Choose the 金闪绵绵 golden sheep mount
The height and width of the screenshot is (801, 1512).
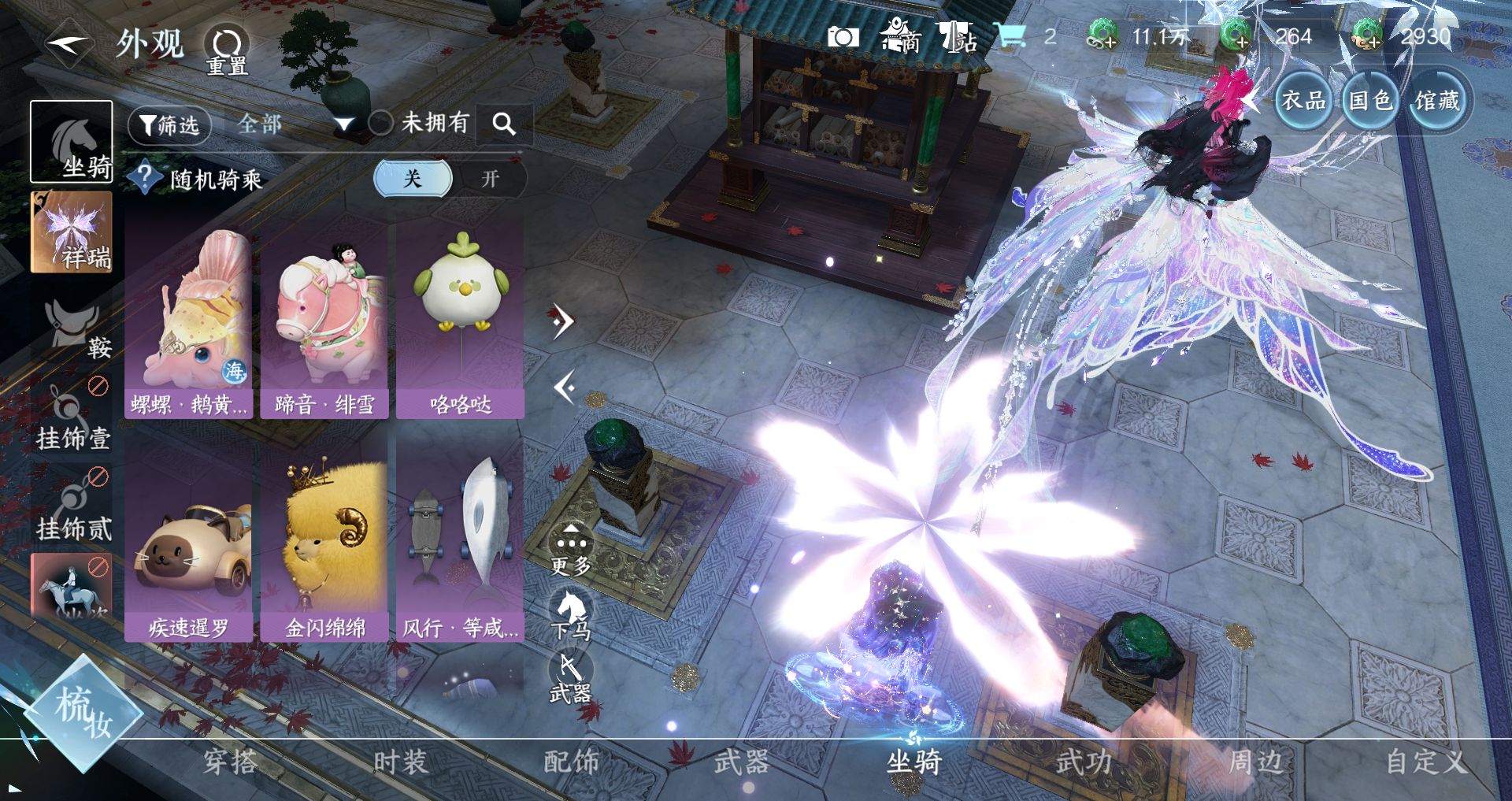[x=324, y=543]
